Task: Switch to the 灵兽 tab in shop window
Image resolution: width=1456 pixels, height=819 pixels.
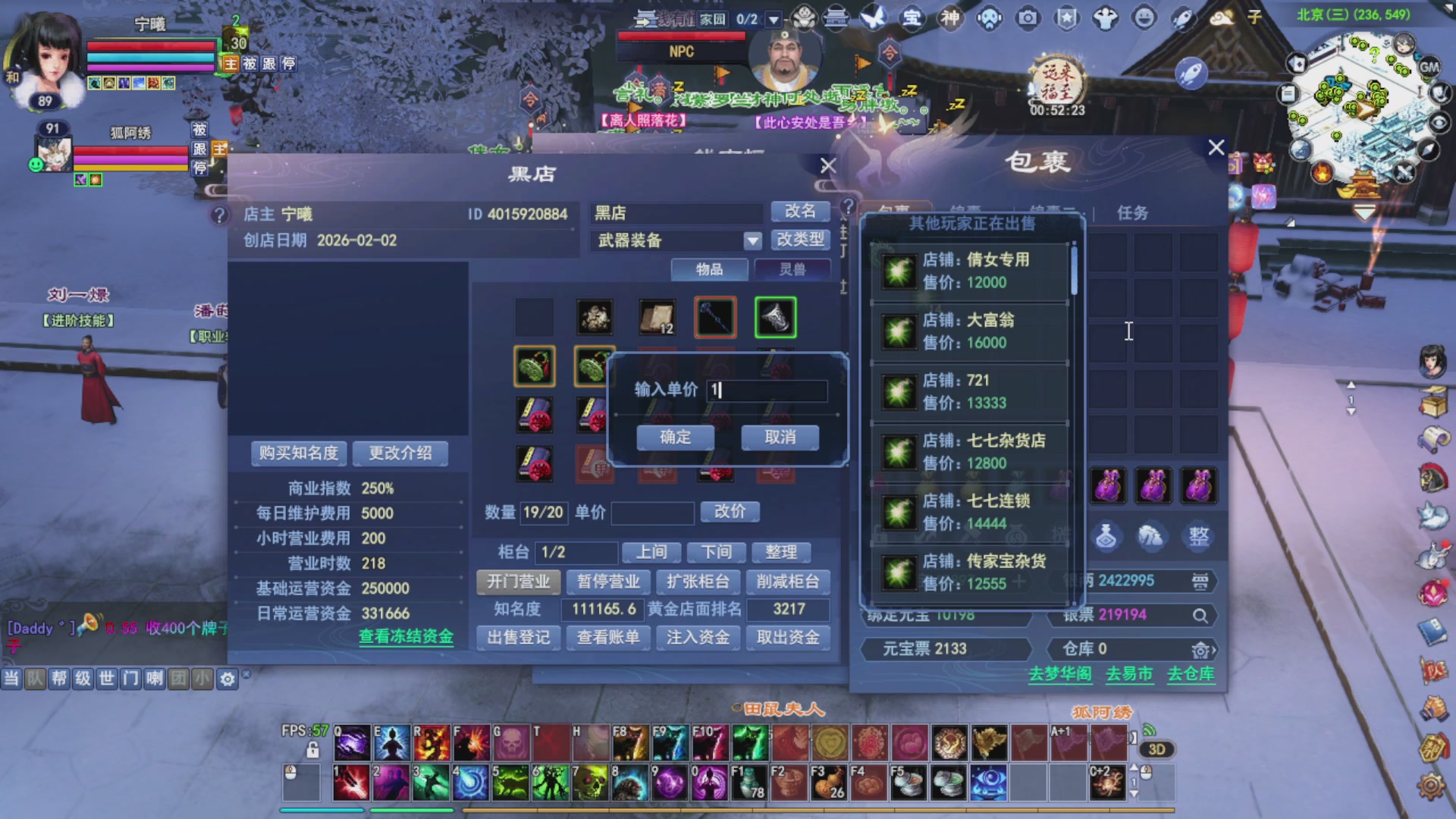Action: coord(793,269)
